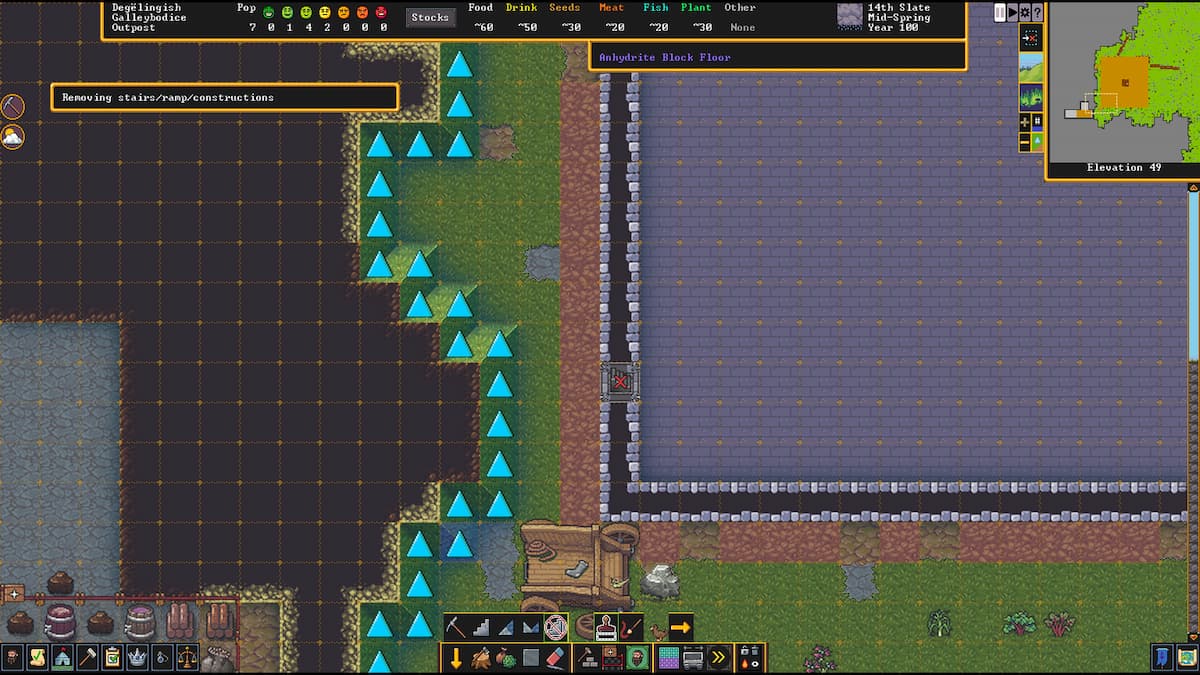Select the surface hills view icon
This screenshot has width=1200, height=675.
coord(1031,68)
